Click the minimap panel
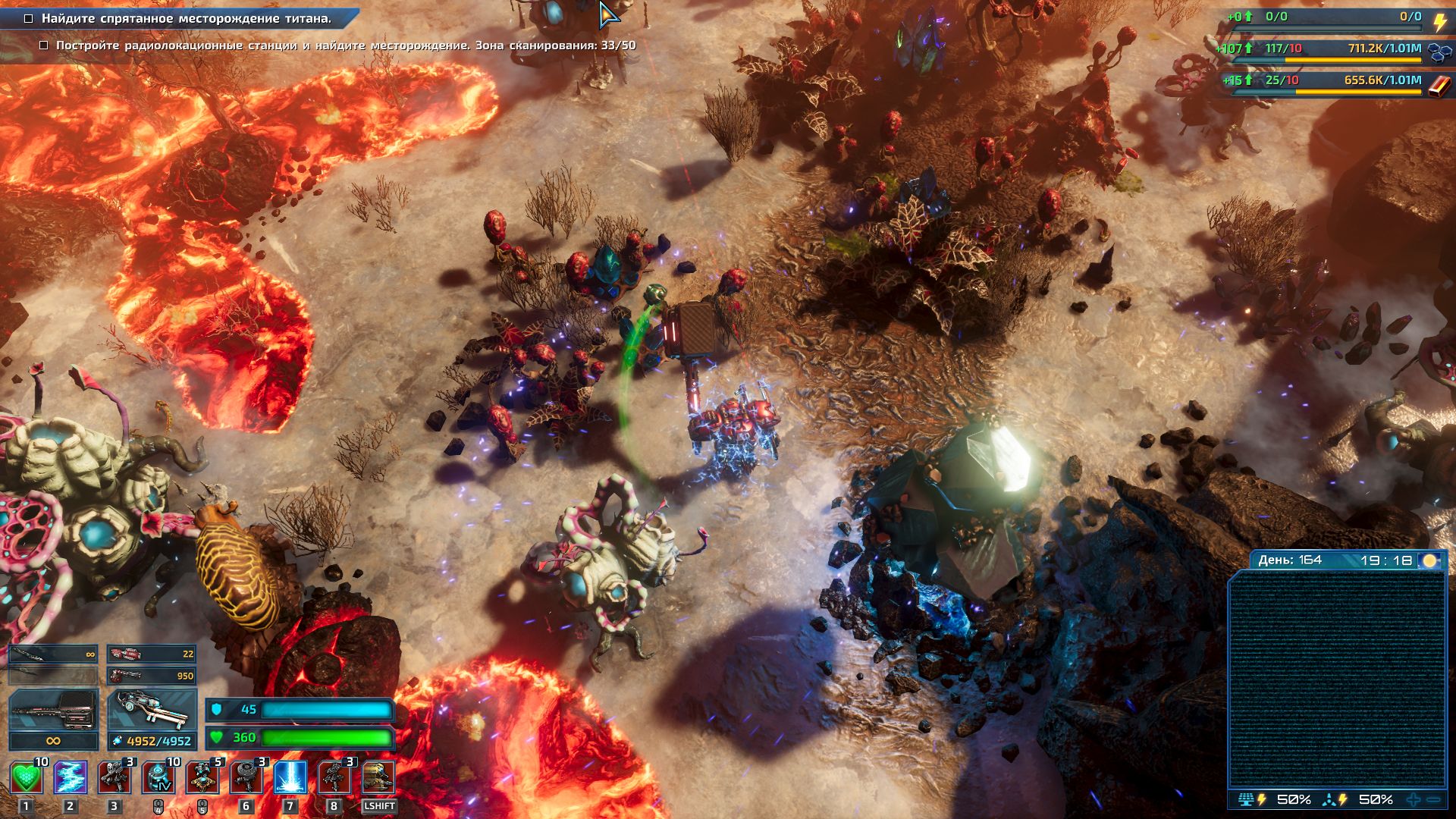The height and width of the screenshot is (819, 1456). point(1337,679)
